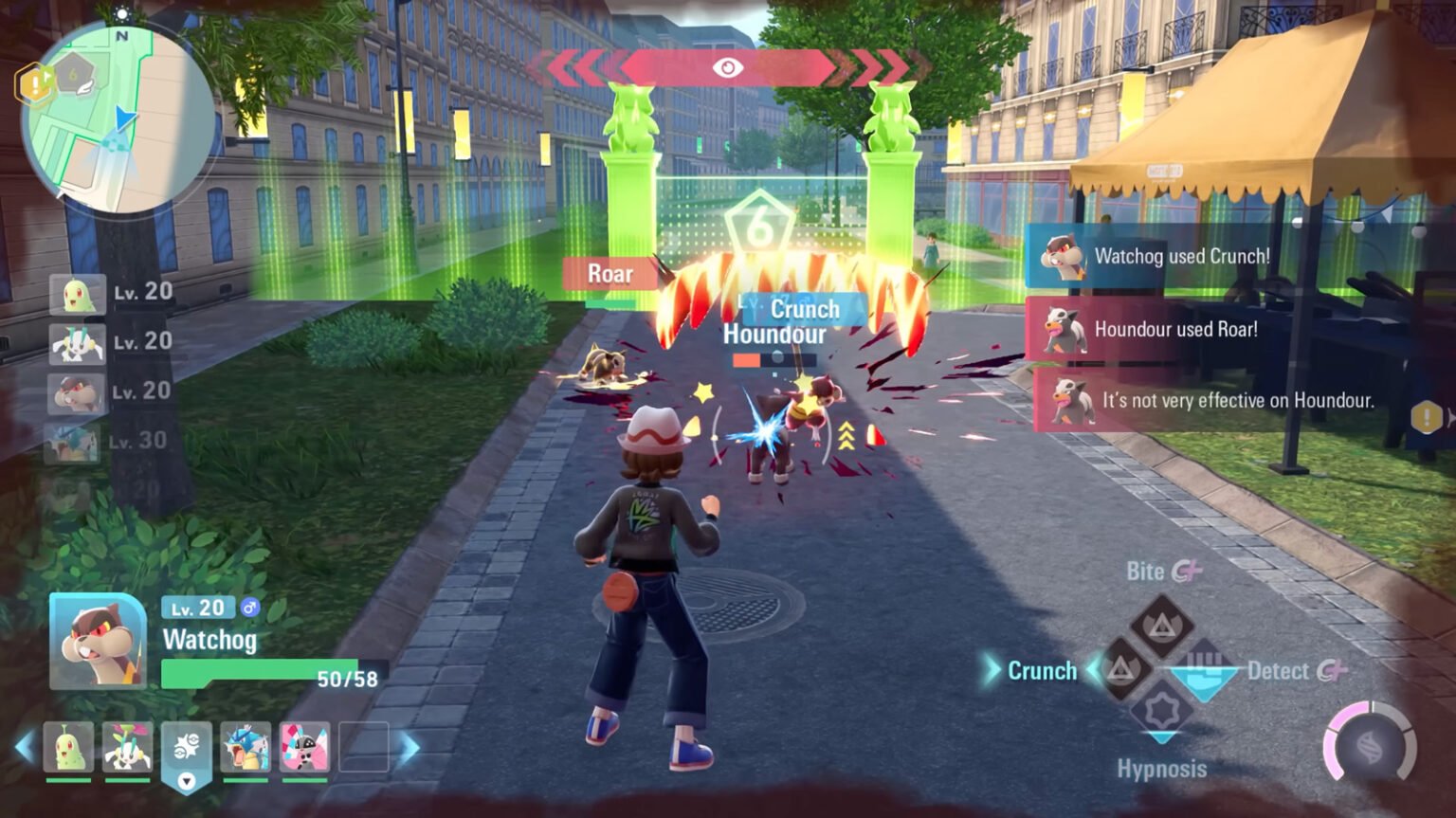1456x818 pixels.
Task: Click the yellow alert hexagon on minimap
Action: tap(34, 85)
